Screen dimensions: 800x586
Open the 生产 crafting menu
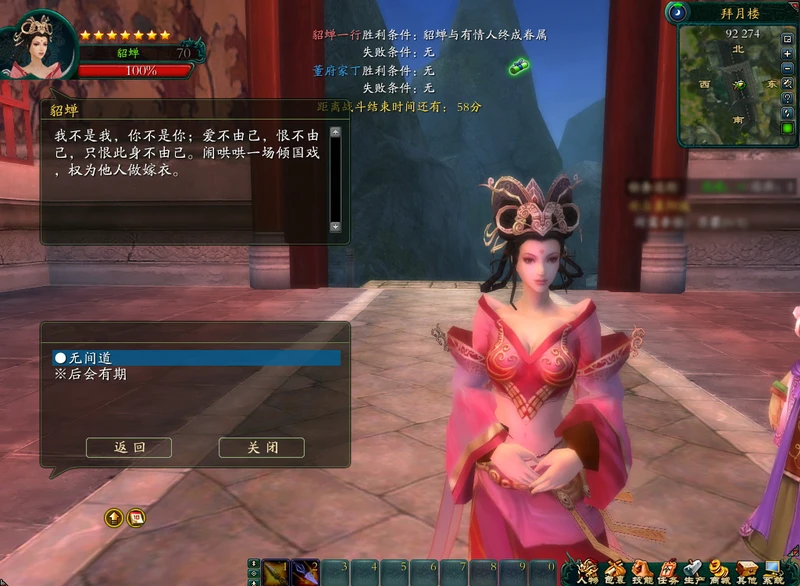[x=693, y=571]
